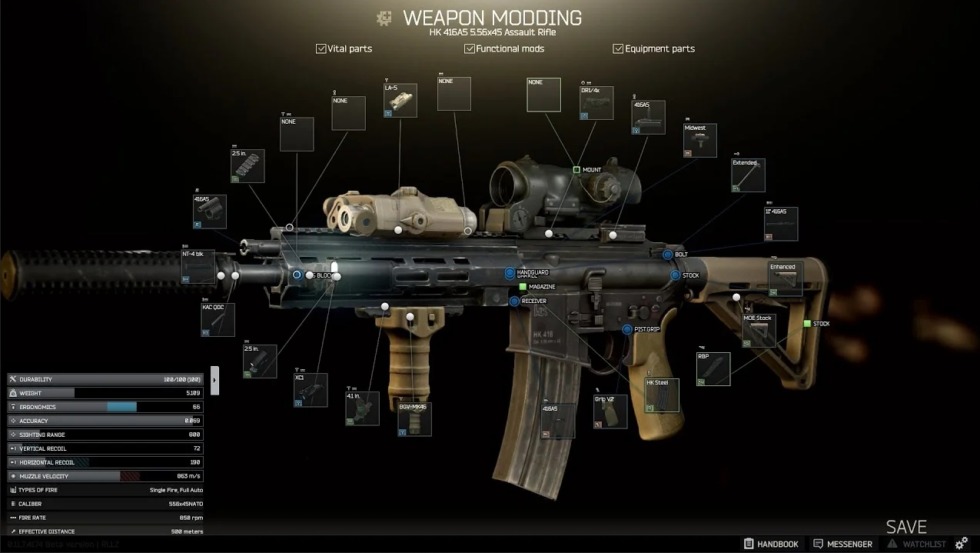Select the Grip V2 pistol grip slot
Viewport: 980px width, 553px height.
tap(610, 410)
